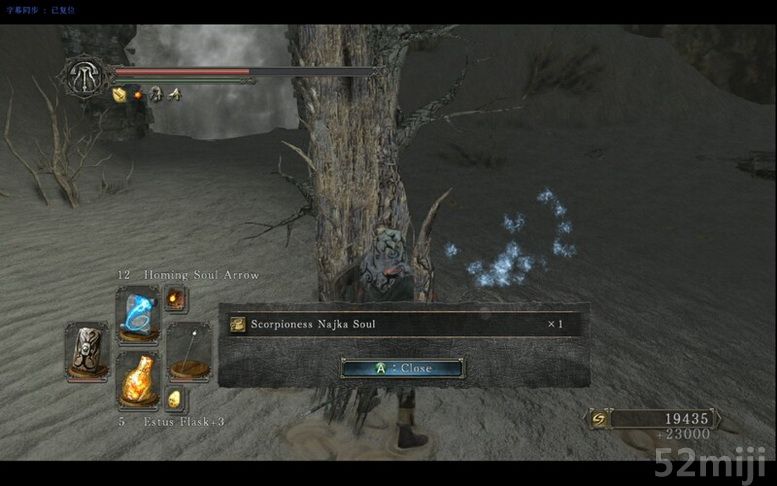Image resolution: width=777 pixels, height=486 pixels.
Task: Click the covenant emblem beside the health bar
Action: (x=85, y=76)
